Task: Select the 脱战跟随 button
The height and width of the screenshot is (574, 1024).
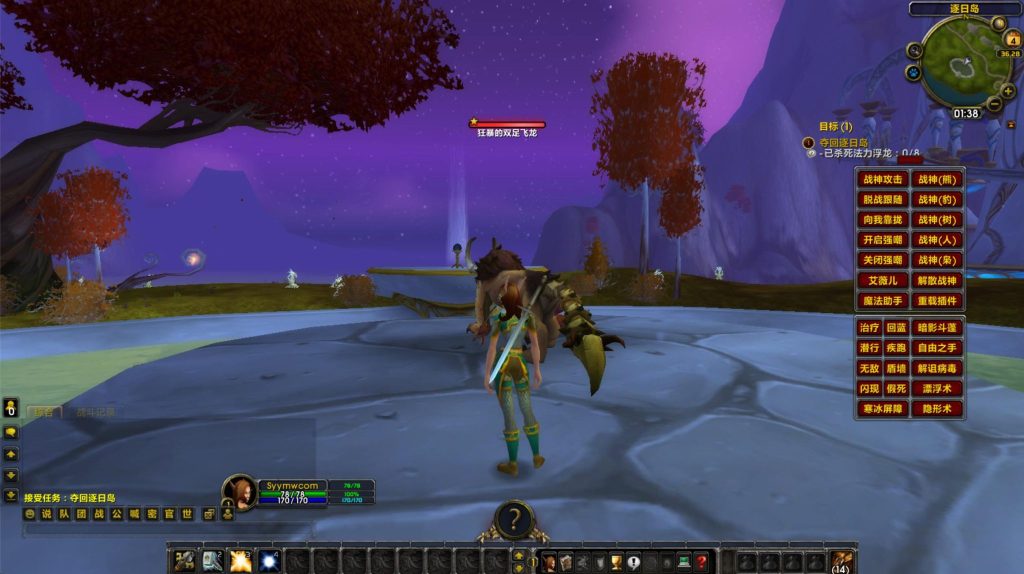Action: click(883, 200)
